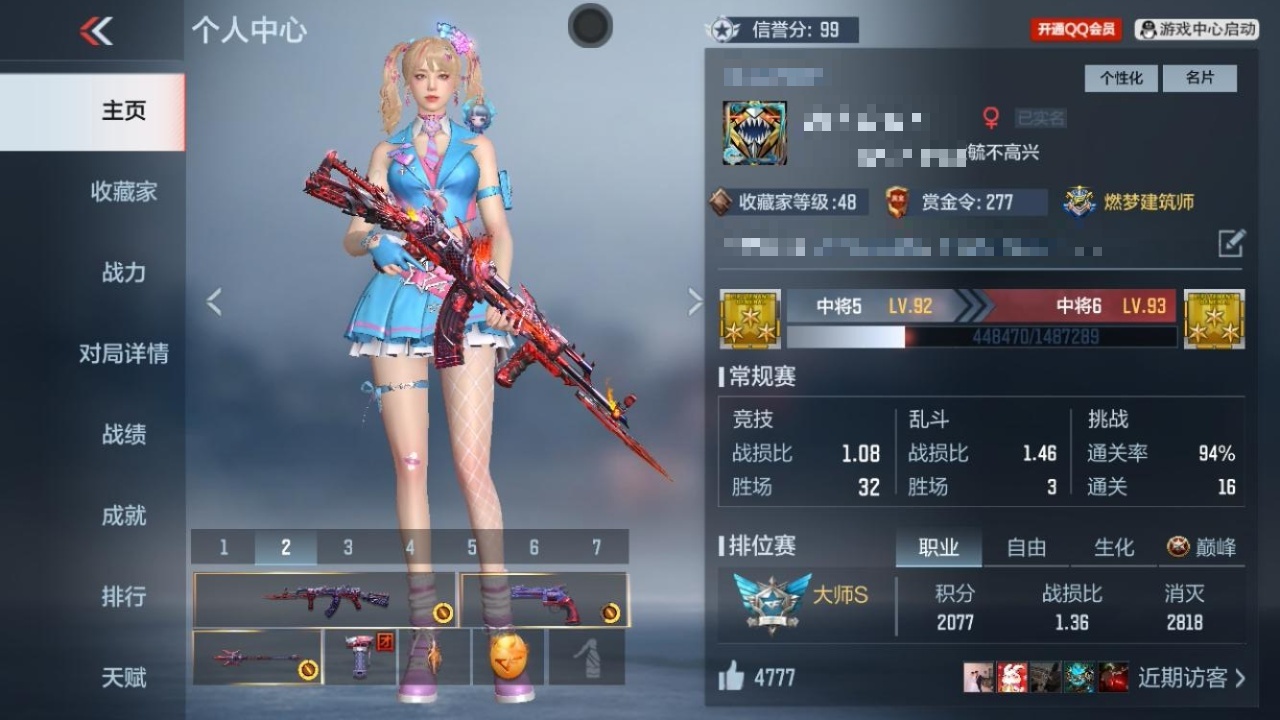Click the 开通QQ会员 membership button

click(1076, 30)
